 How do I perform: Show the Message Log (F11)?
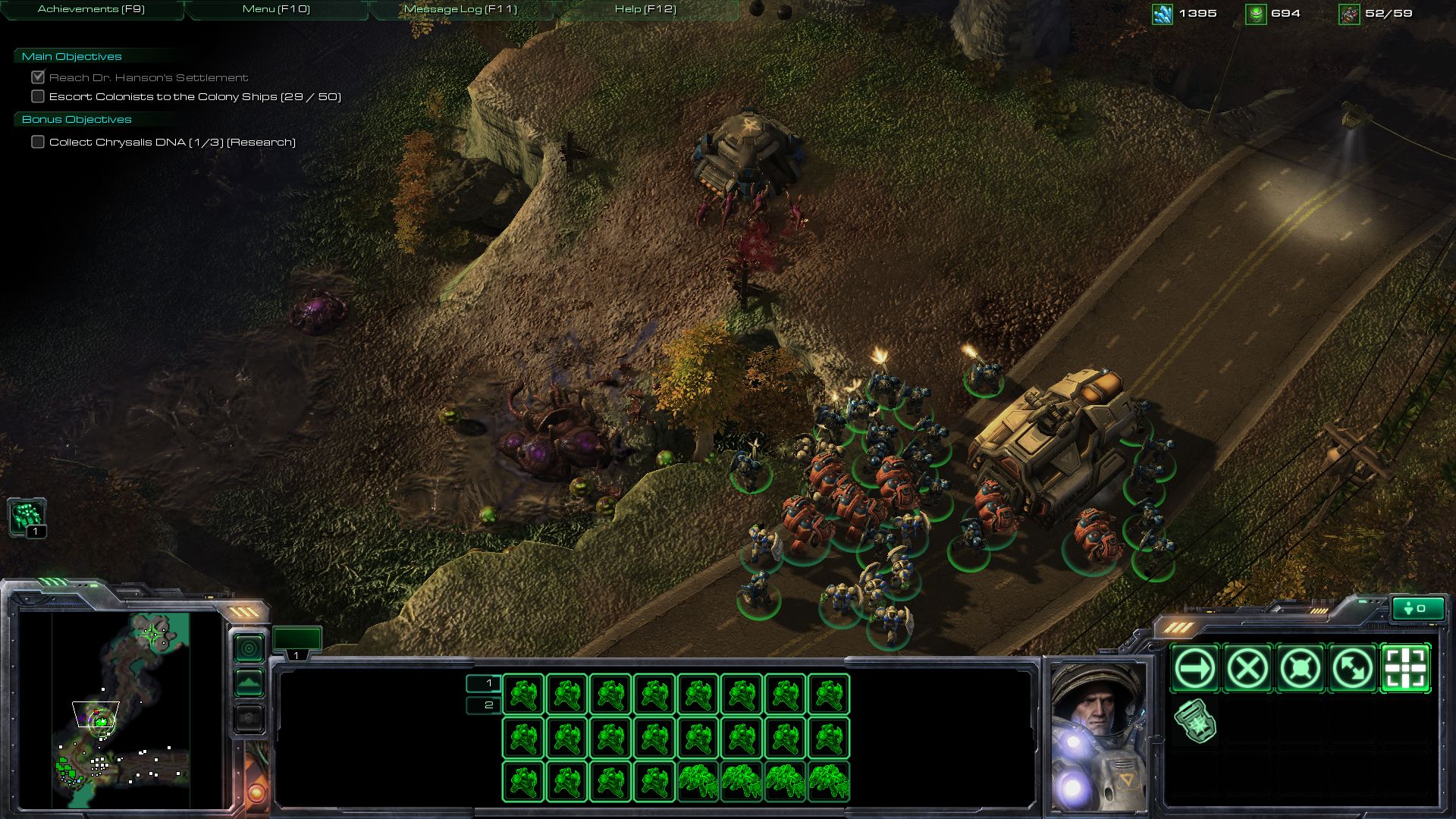(460, 10)
